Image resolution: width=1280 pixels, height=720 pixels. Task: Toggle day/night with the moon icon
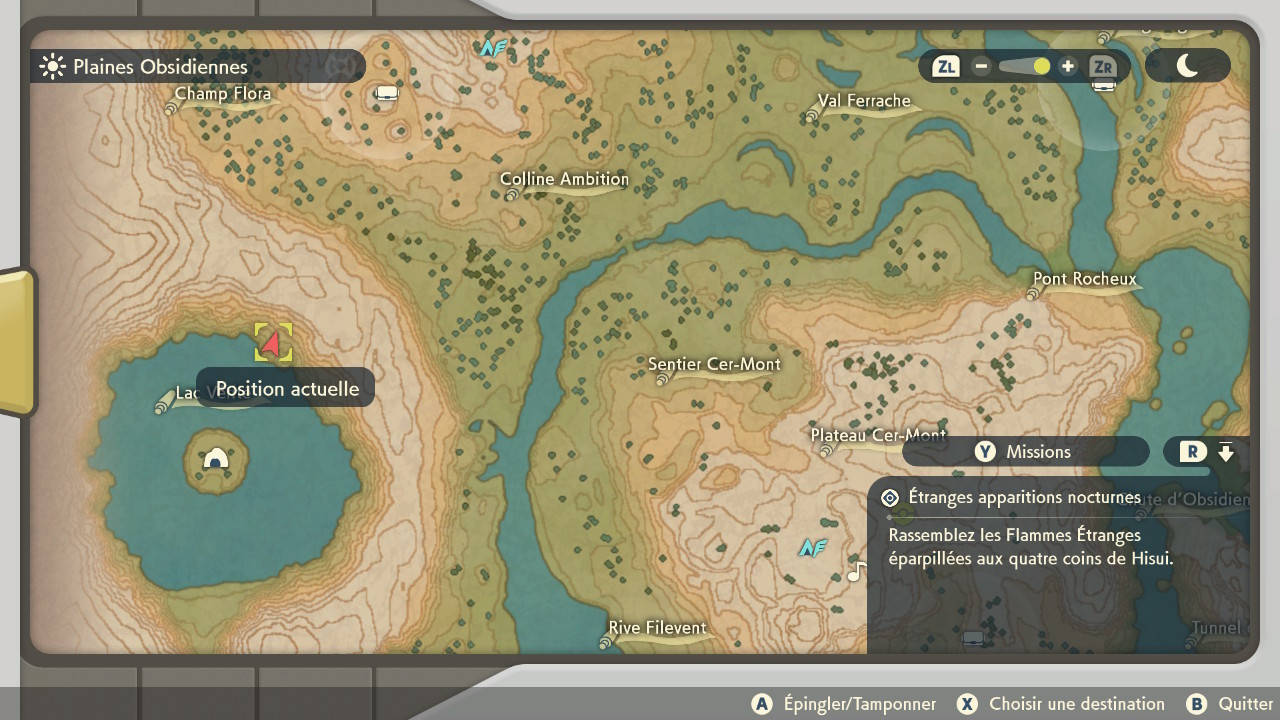pos(1188,66)
